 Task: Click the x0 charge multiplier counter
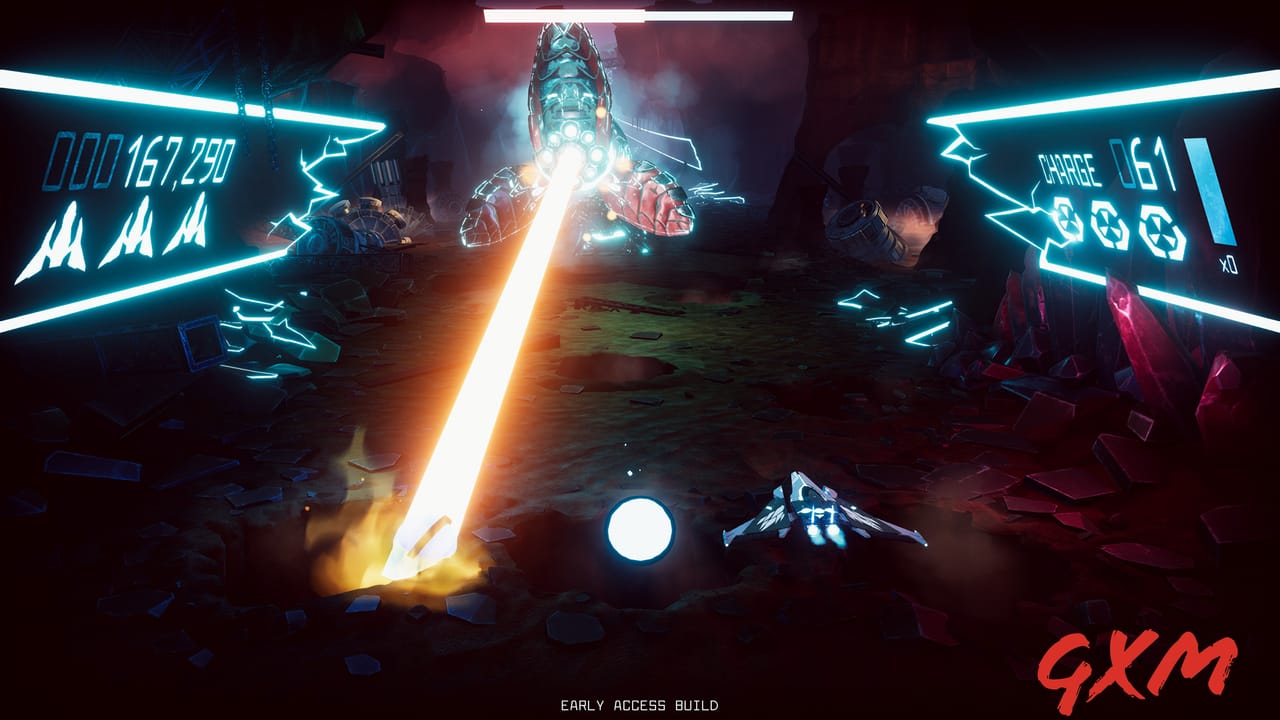pos(1228,262)
